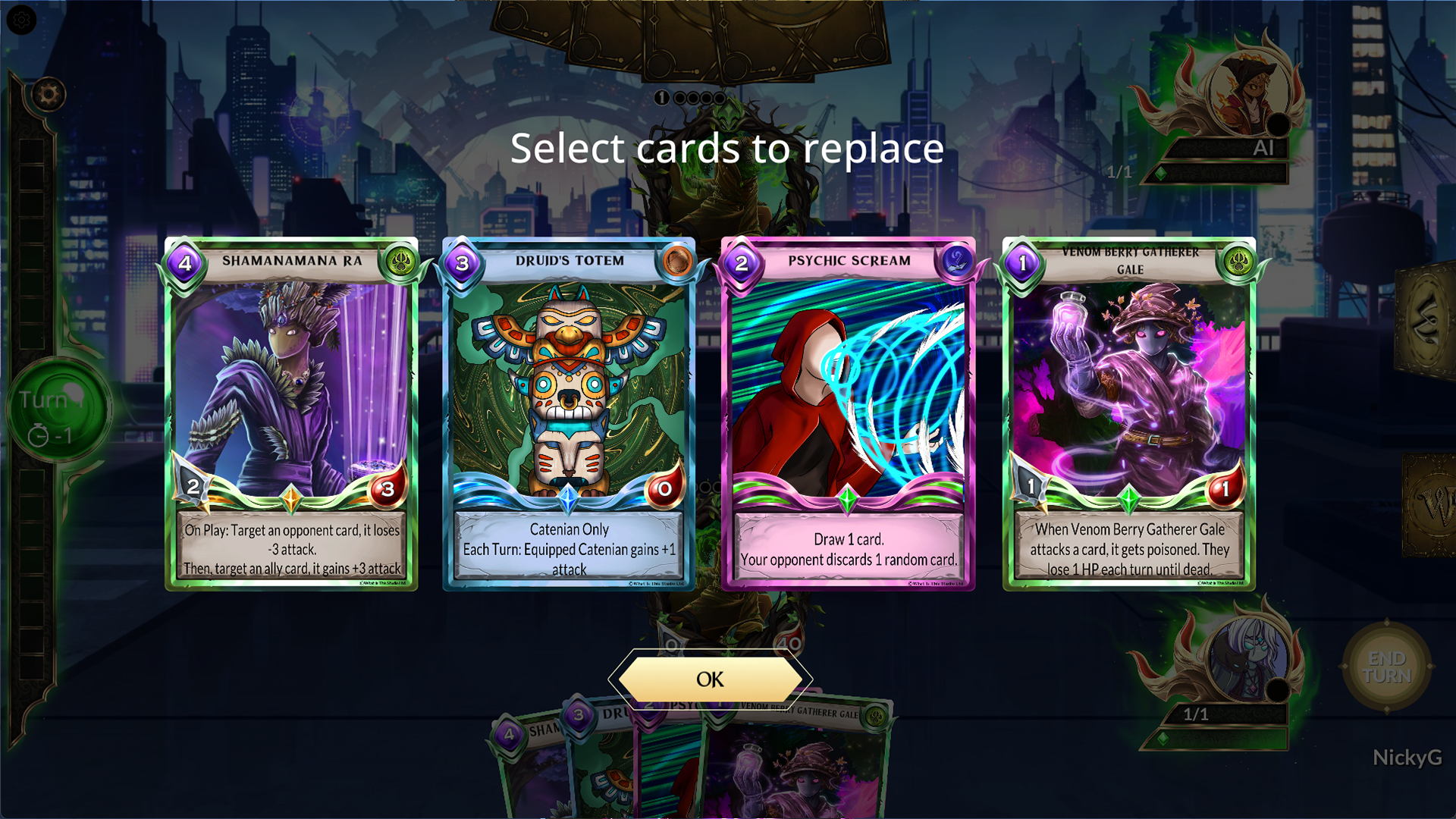Open the settings gear in the top-left corner
Screen dimensions: 1456x819
coord(20,20)
